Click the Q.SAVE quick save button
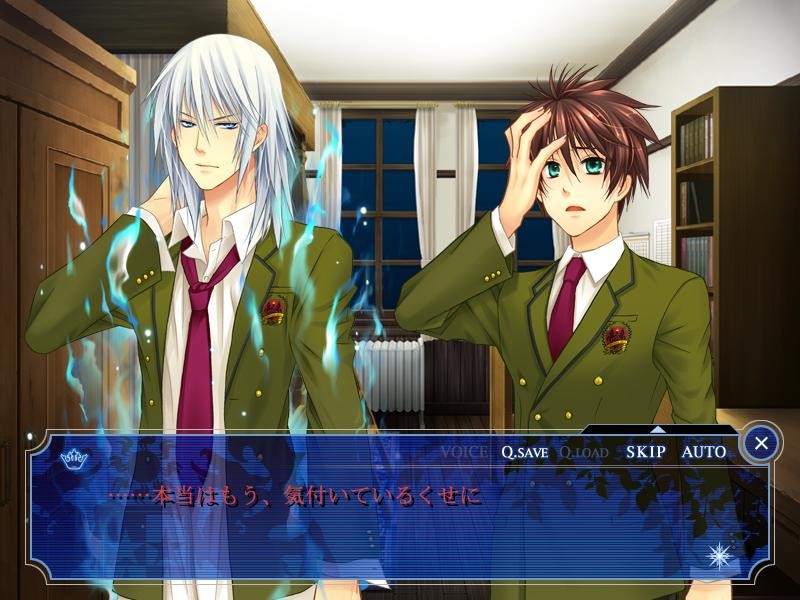 (x=524, y=452)
